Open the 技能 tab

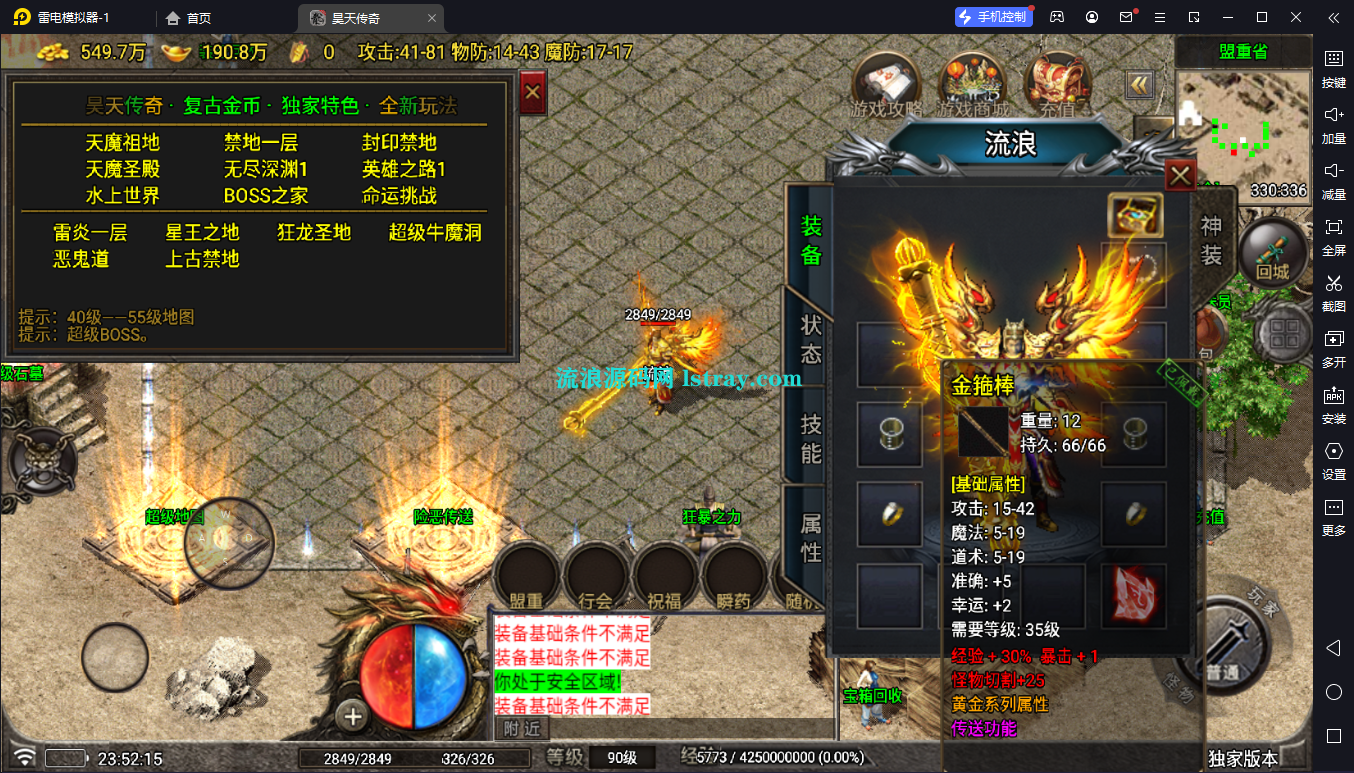point(810,440)
